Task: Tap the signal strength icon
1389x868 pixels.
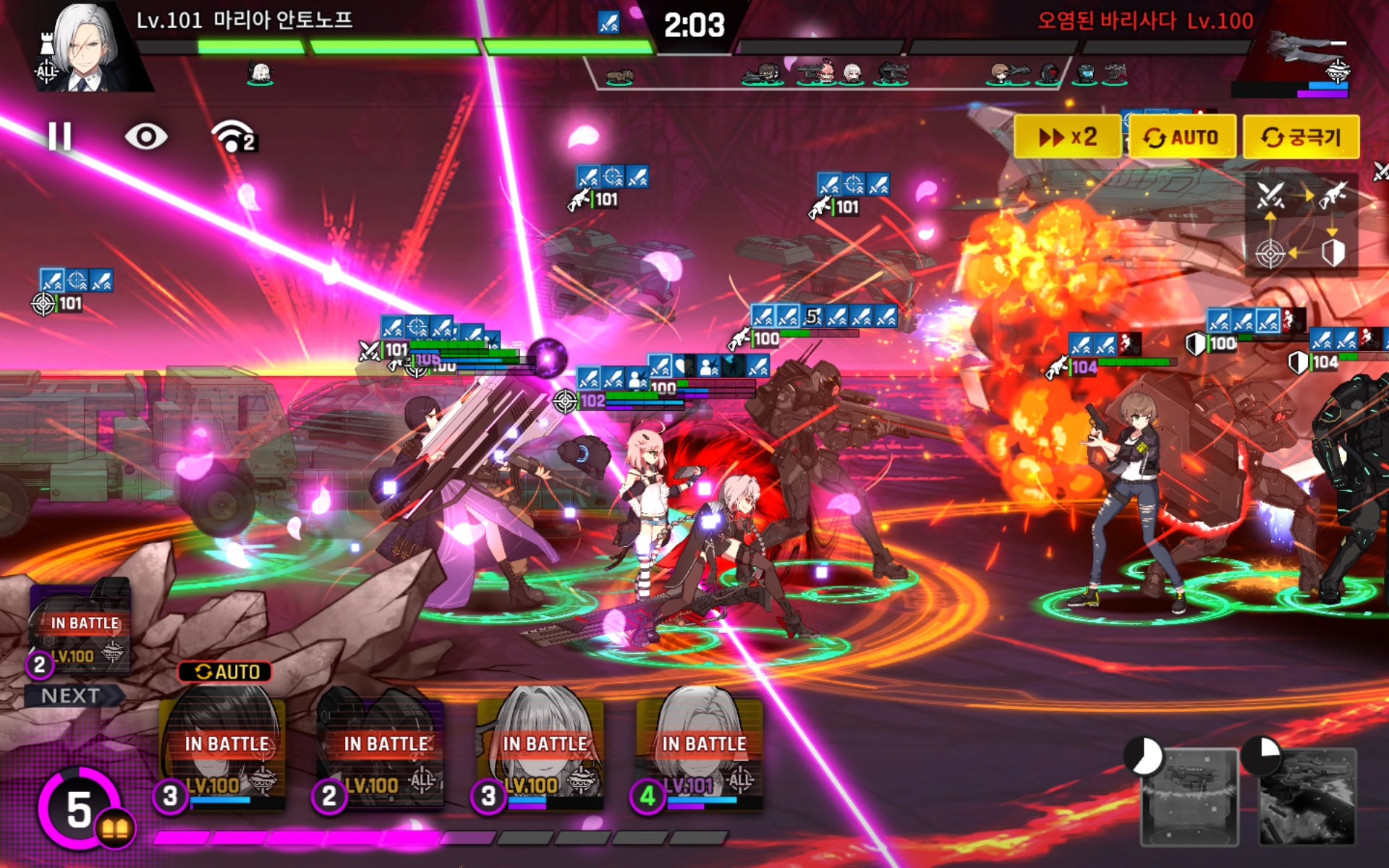Action: click(x=233, y=136)
